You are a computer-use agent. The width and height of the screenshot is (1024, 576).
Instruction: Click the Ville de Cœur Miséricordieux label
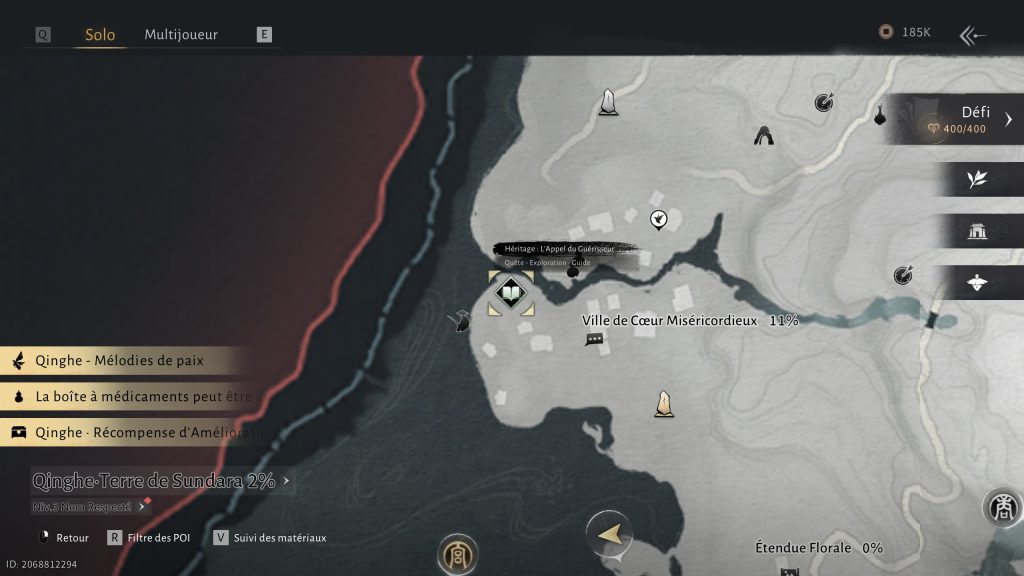670,321
